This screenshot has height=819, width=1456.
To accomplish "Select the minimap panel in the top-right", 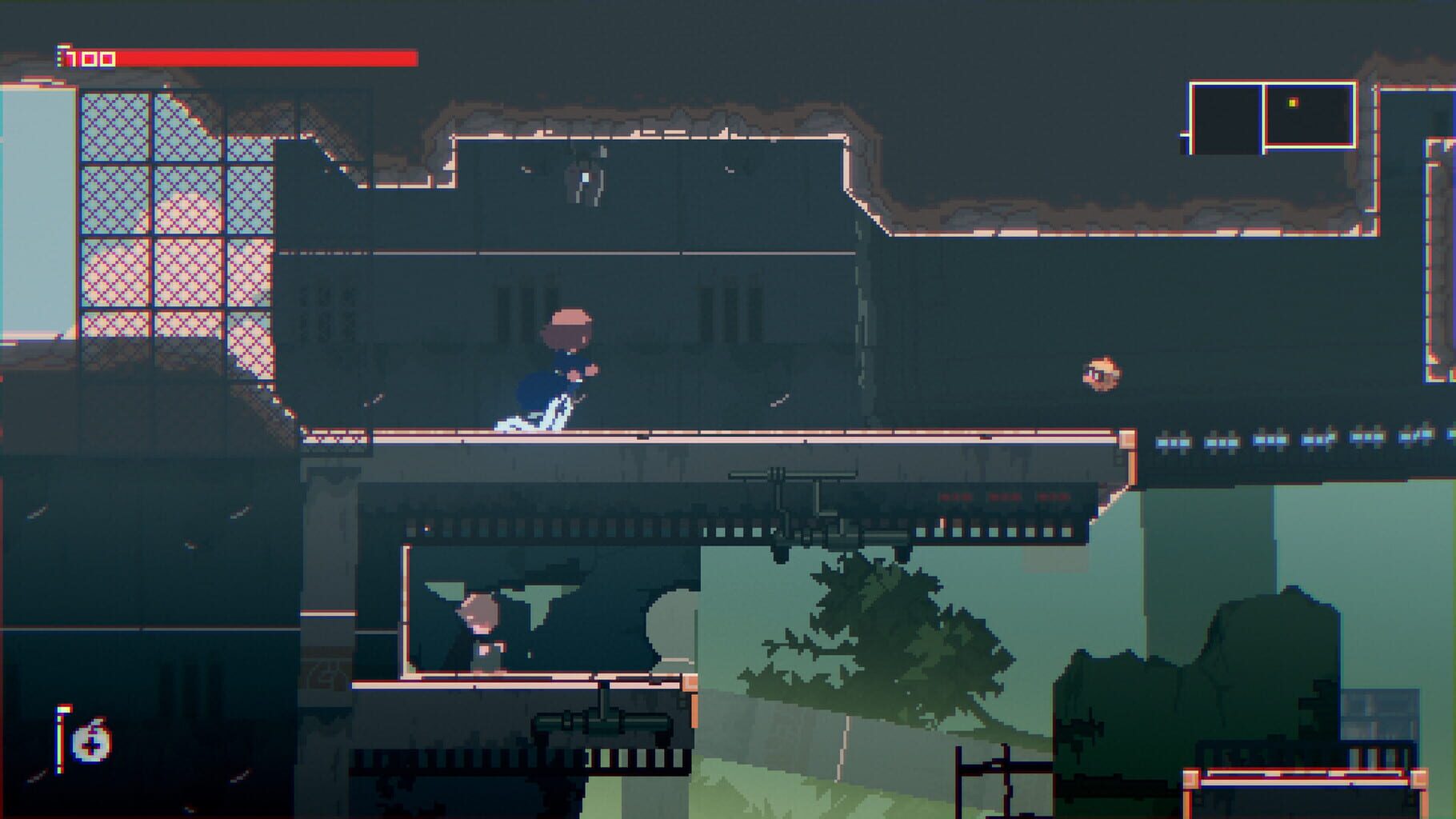I will coord(1268,116).
